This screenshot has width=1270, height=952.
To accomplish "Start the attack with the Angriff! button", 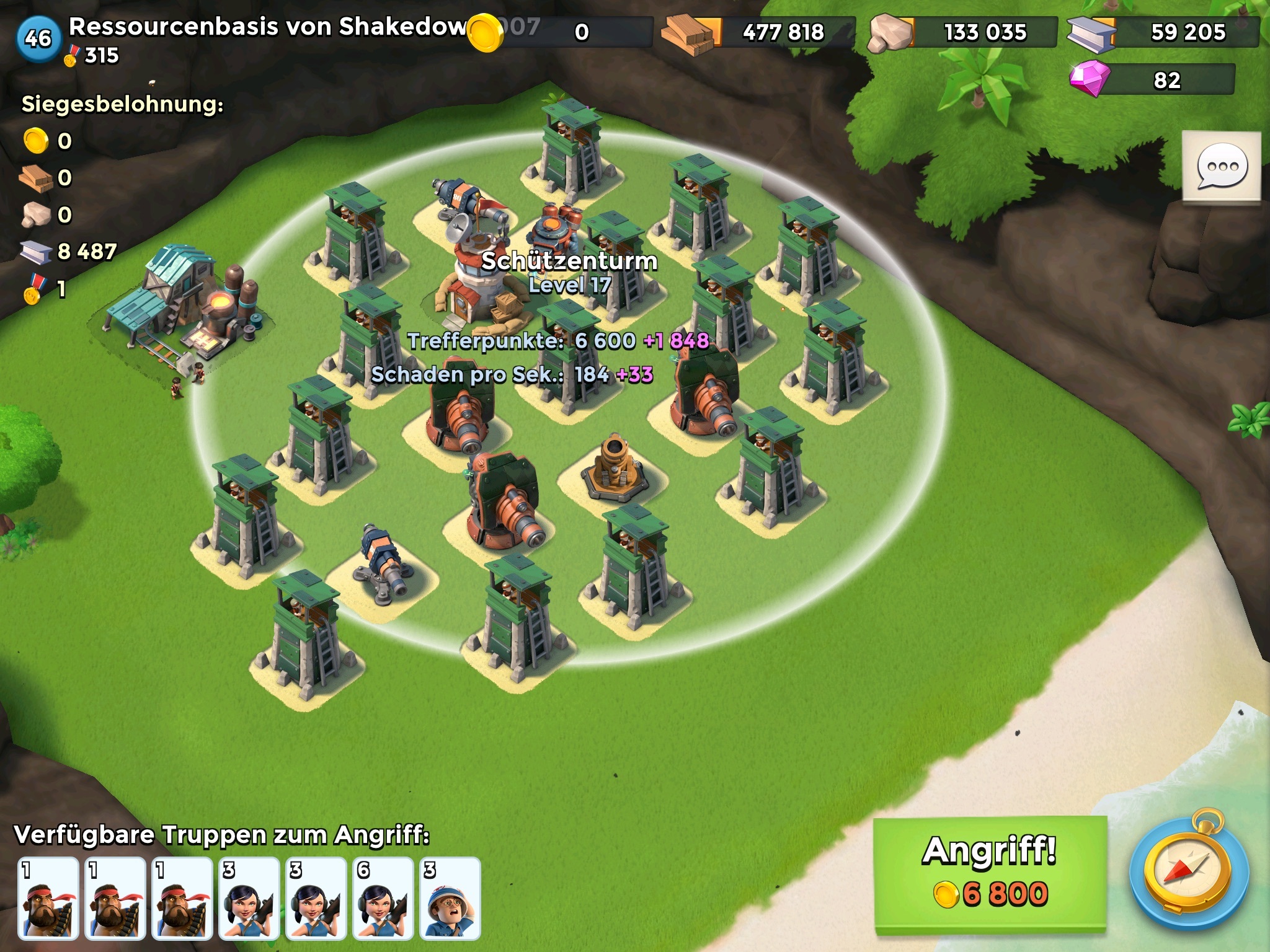I will 990,873.
